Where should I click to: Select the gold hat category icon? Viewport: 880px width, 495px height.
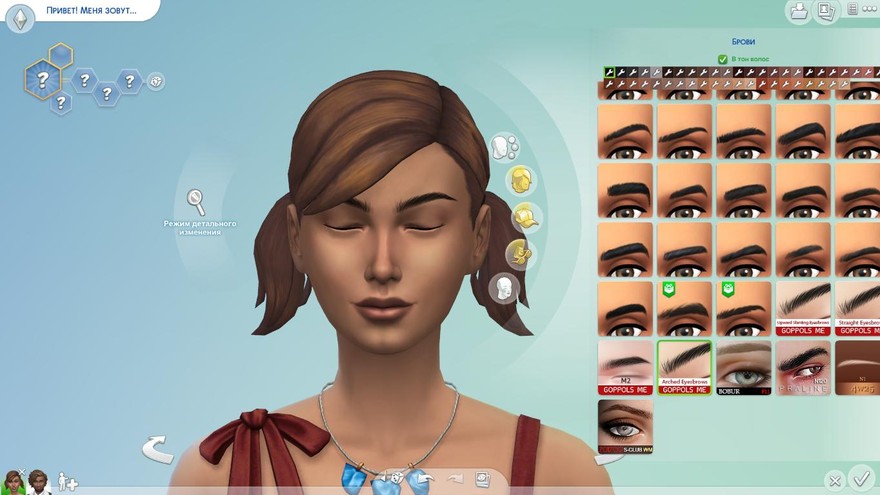coord(525,216)
